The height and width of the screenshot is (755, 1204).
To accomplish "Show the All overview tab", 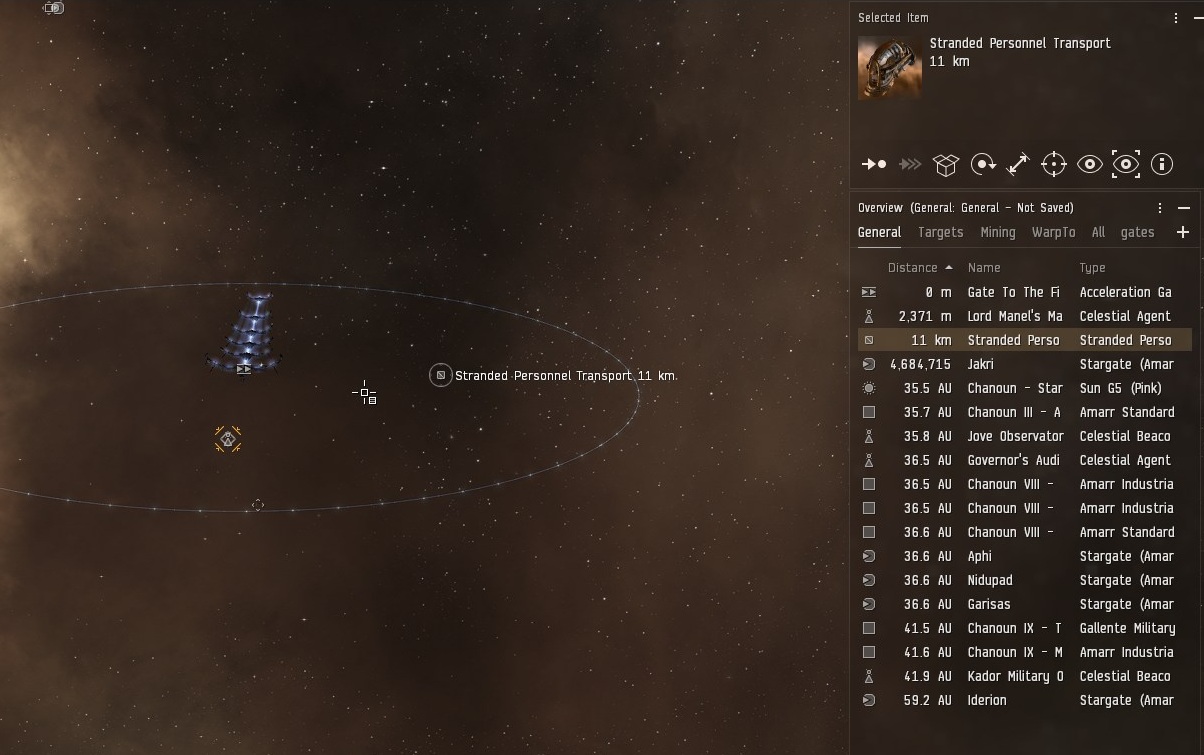I will pos(1098,232).
